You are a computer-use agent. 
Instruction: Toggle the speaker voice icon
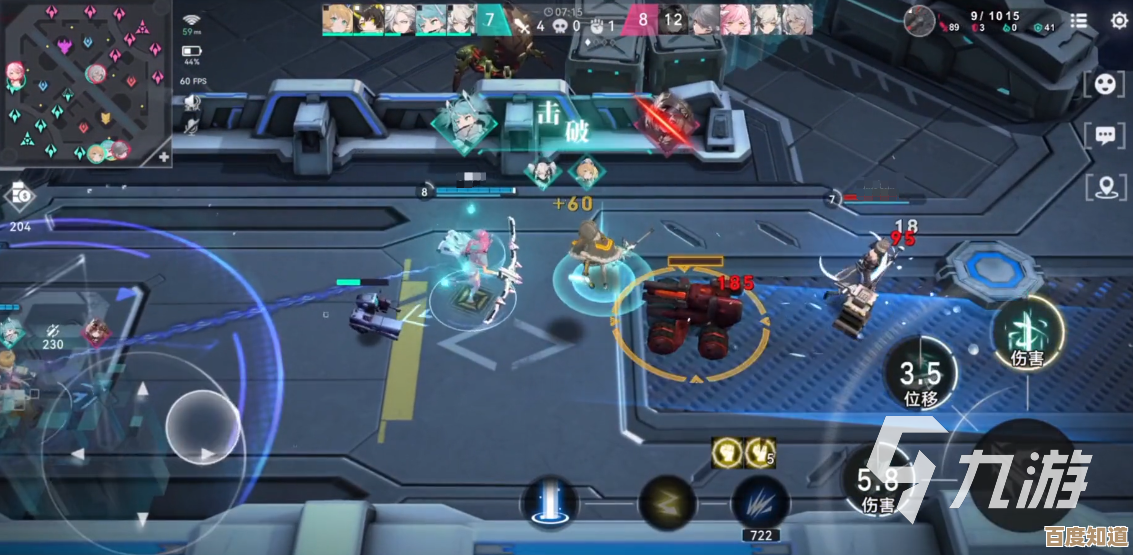191,100
